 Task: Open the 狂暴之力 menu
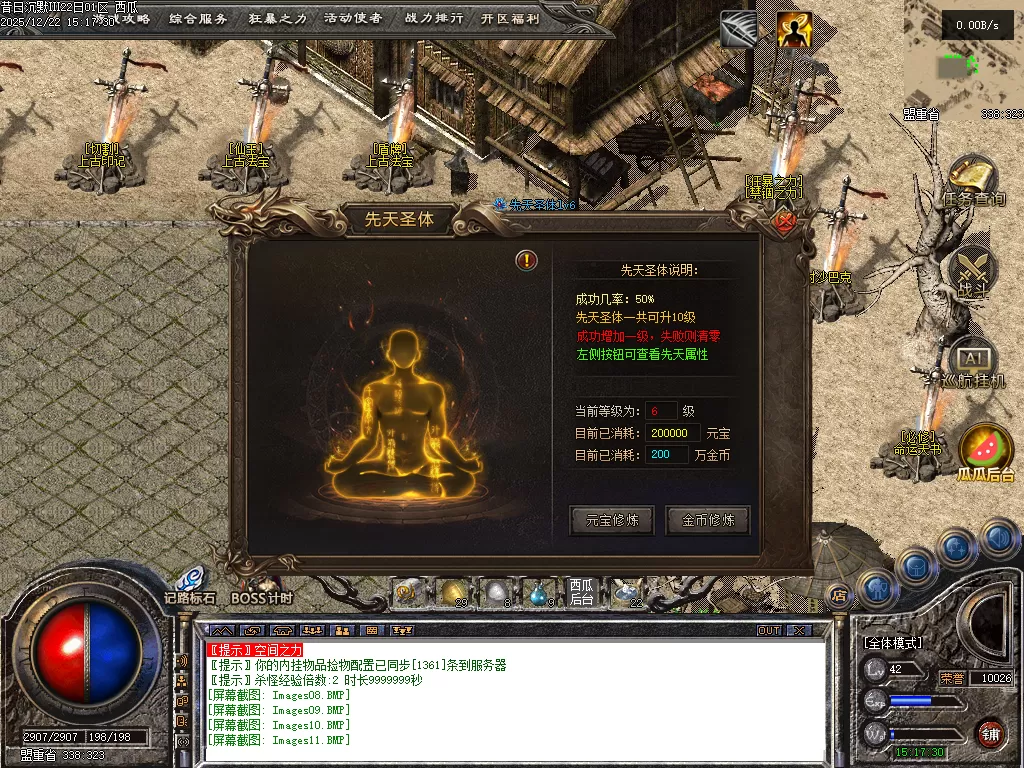click(277, 18)
